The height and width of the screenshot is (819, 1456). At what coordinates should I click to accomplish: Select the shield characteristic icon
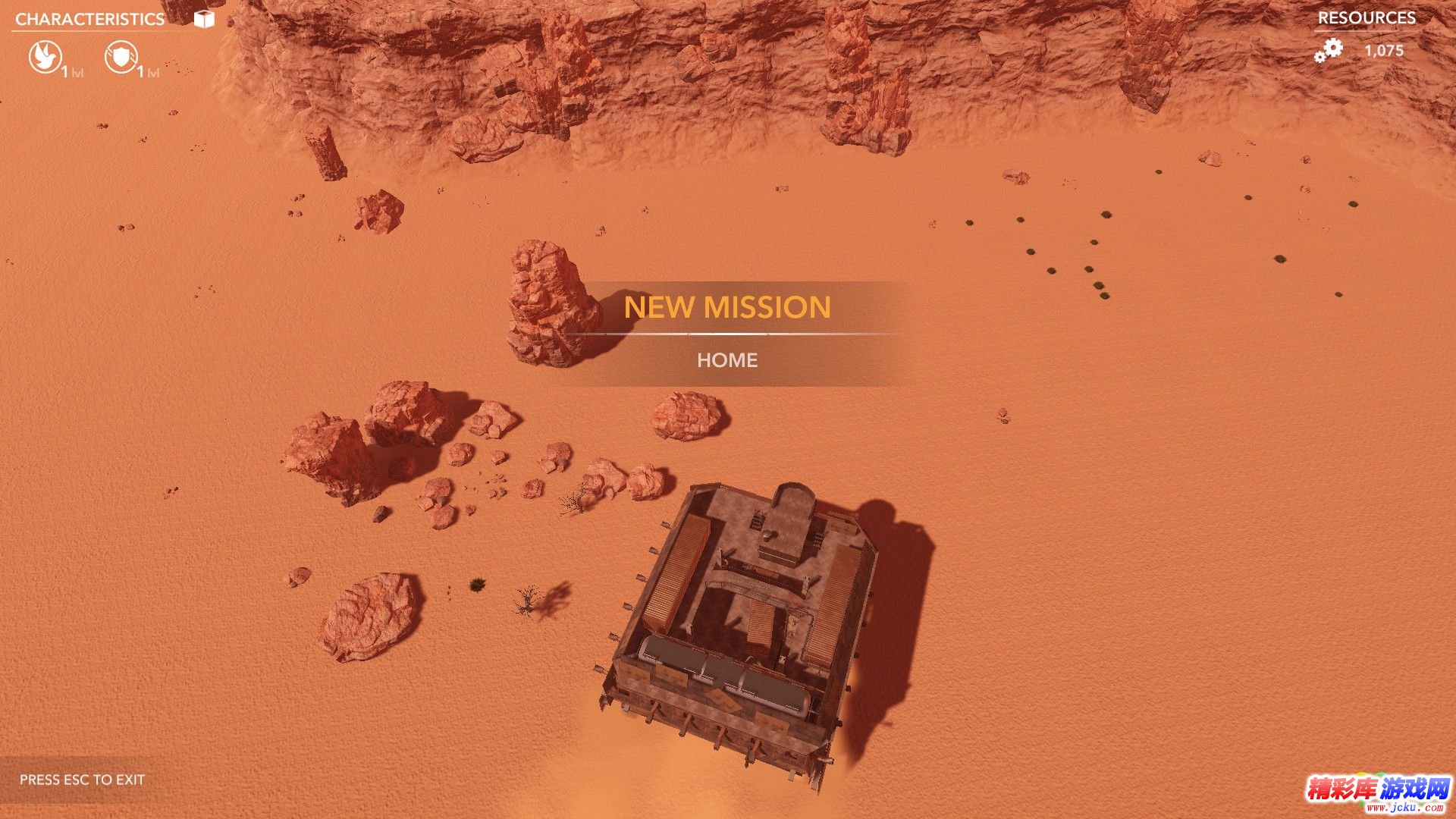[x=121, y=57]
